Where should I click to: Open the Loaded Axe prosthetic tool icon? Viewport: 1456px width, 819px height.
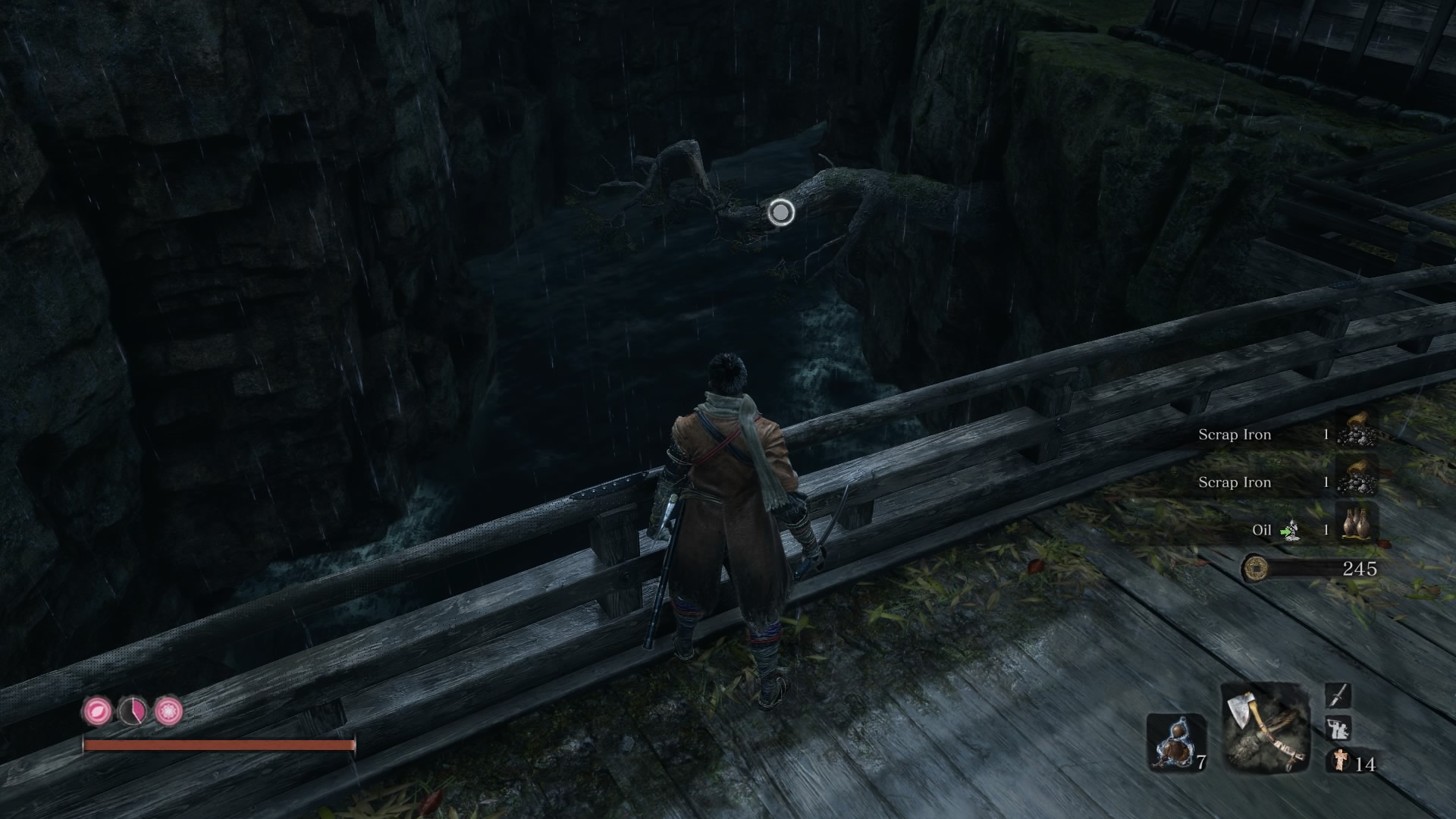click(x=1265, y=728)
